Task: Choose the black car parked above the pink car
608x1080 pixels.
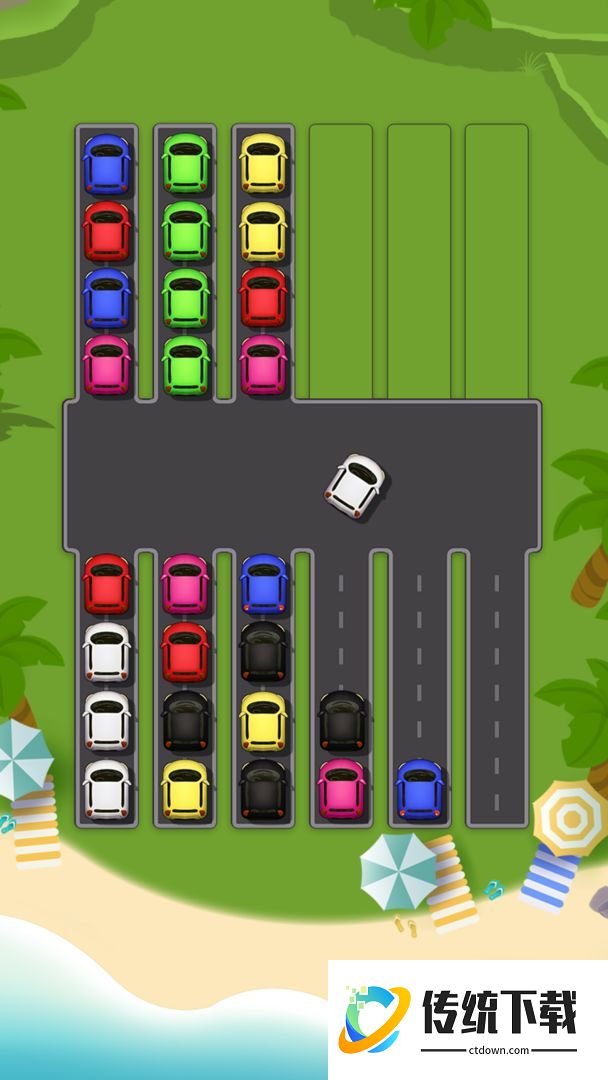Action: (x=341, y=719)
